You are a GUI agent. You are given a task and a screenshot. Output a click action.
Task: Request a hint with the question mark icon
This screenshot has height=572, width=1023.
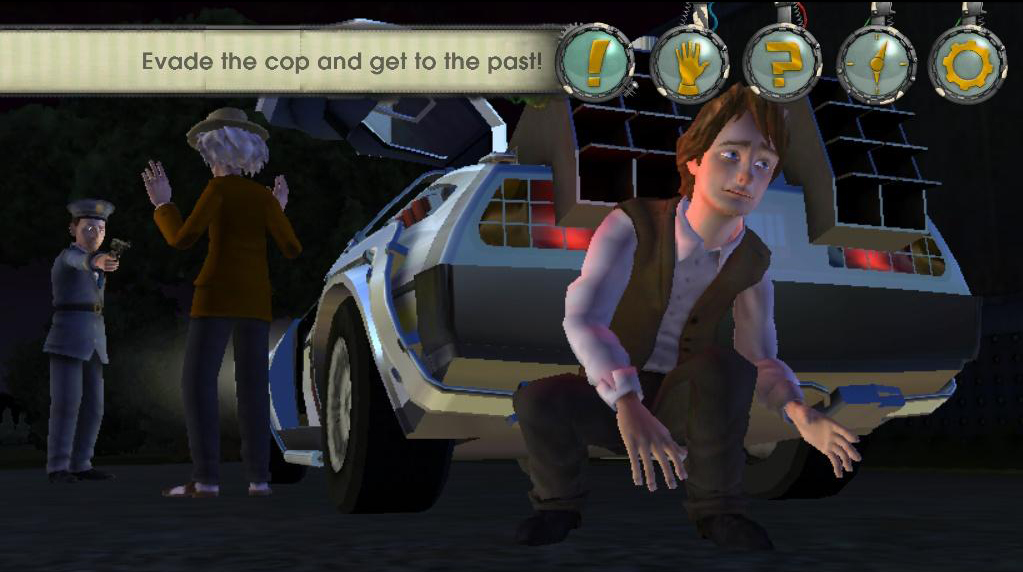point(782,64)
